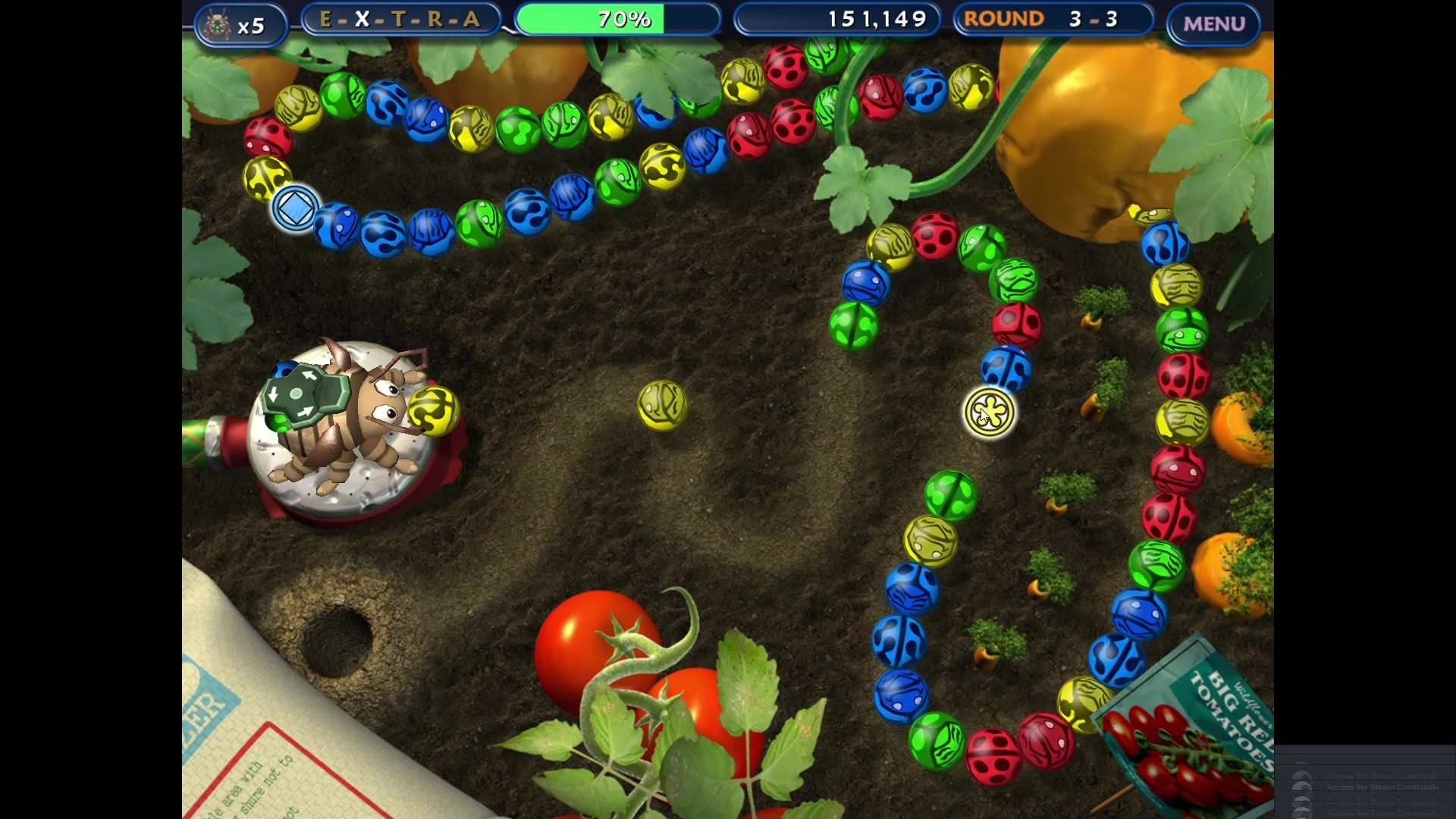Click the lone yellow ball in the center
The image size is (1456, 819).
click(663, 406)
